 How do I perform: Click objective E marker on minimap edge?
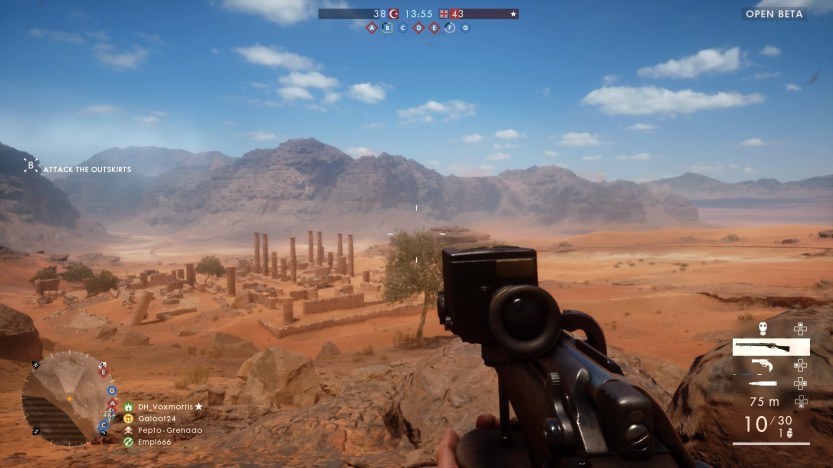click(103, 370)
